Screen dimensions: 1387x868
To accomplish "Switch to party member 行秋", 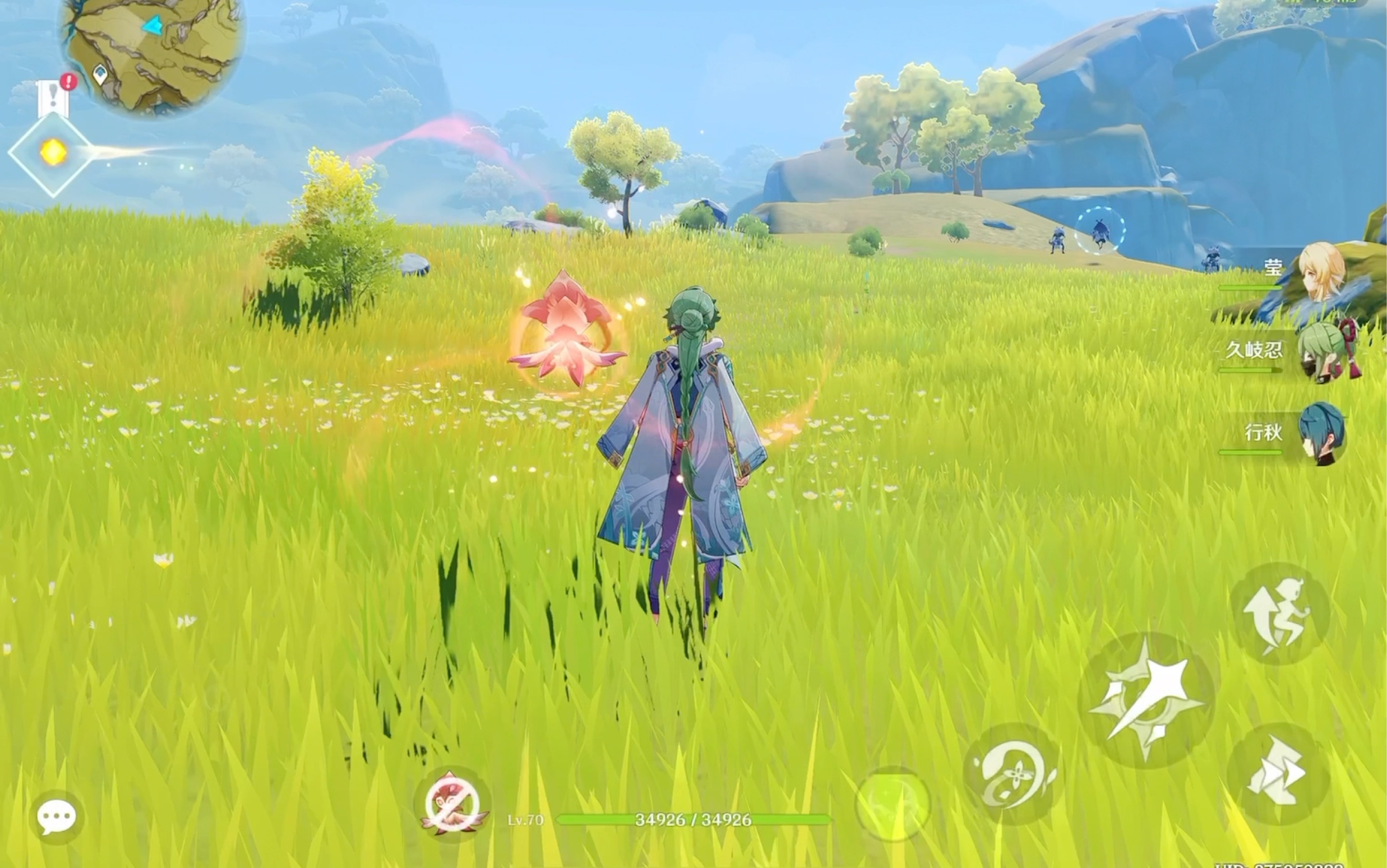I will (1321, 433).
